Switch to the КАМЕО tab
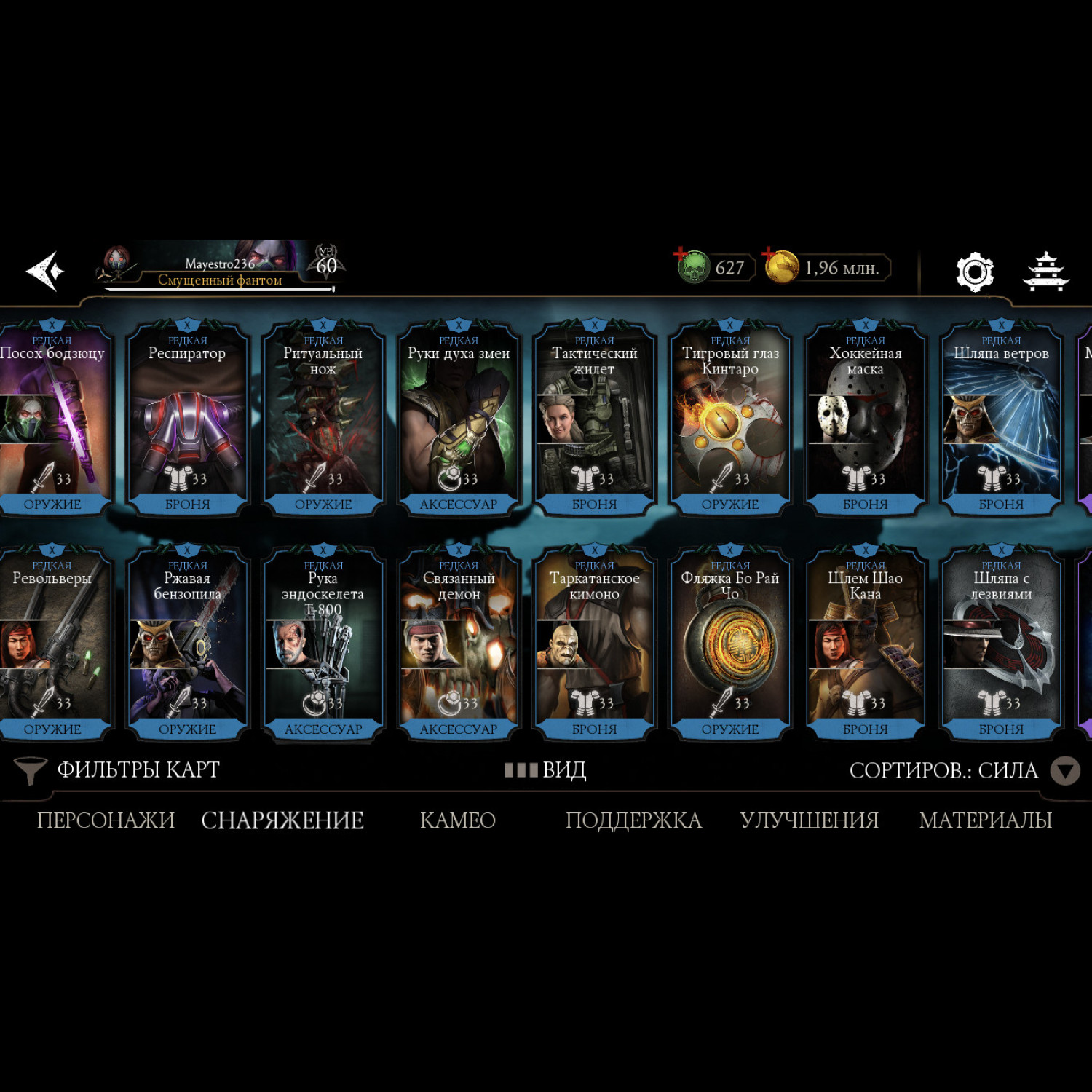Image resolution: width=1092 pixels, height=1092 pixels. [x=457, y=820]
